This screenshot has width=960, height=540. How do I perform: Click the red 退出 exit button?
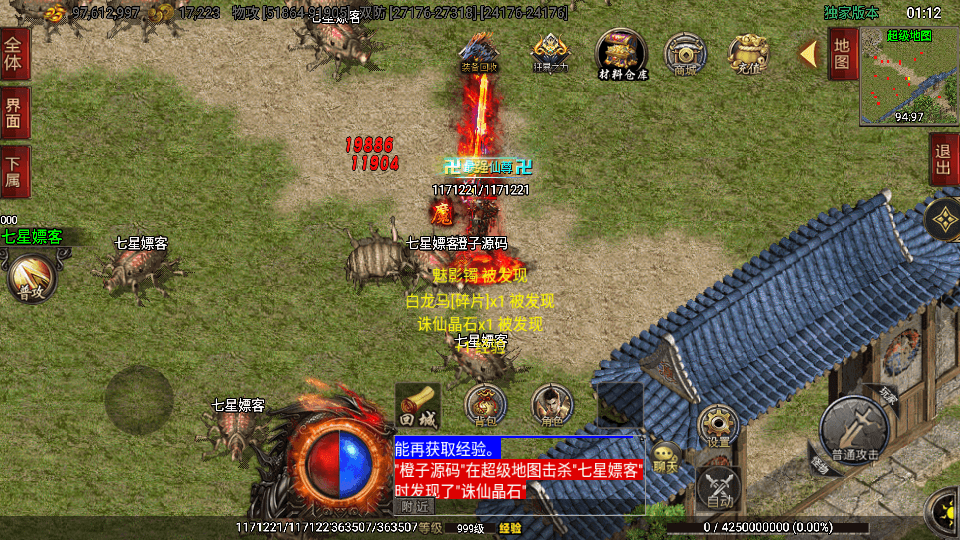click(943, 160)
